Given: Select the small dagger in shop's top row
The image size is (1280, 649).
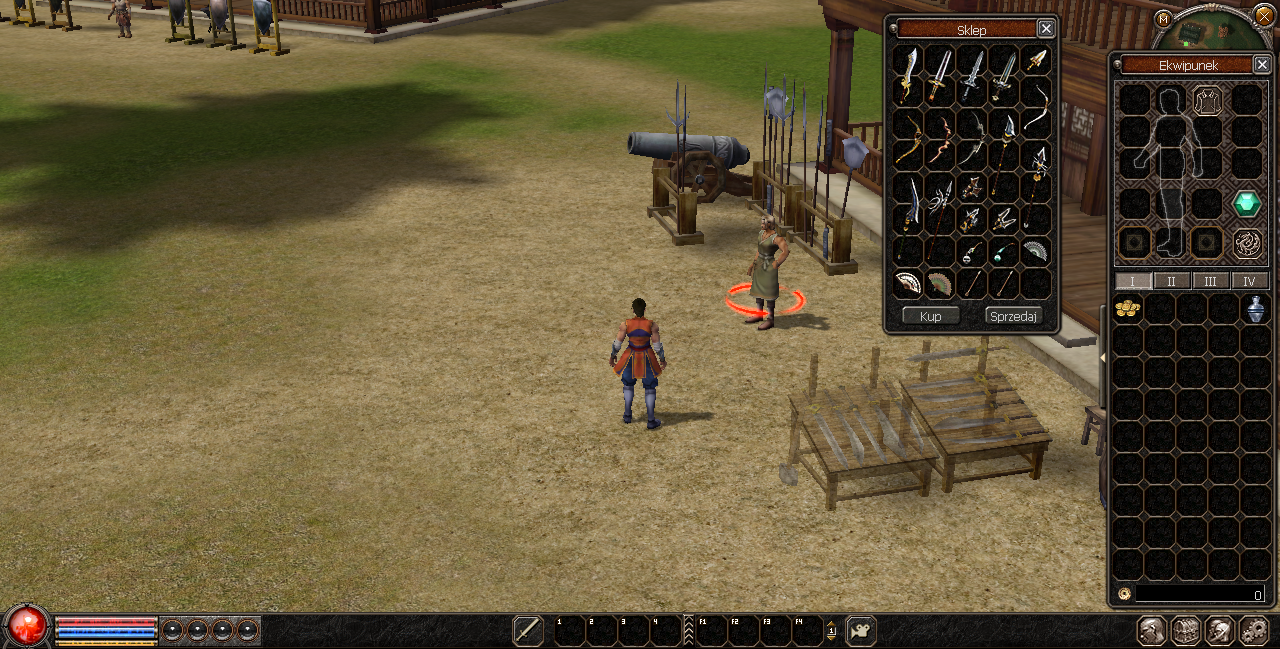Looking at the screenshot, I should tap(1037, 60).
